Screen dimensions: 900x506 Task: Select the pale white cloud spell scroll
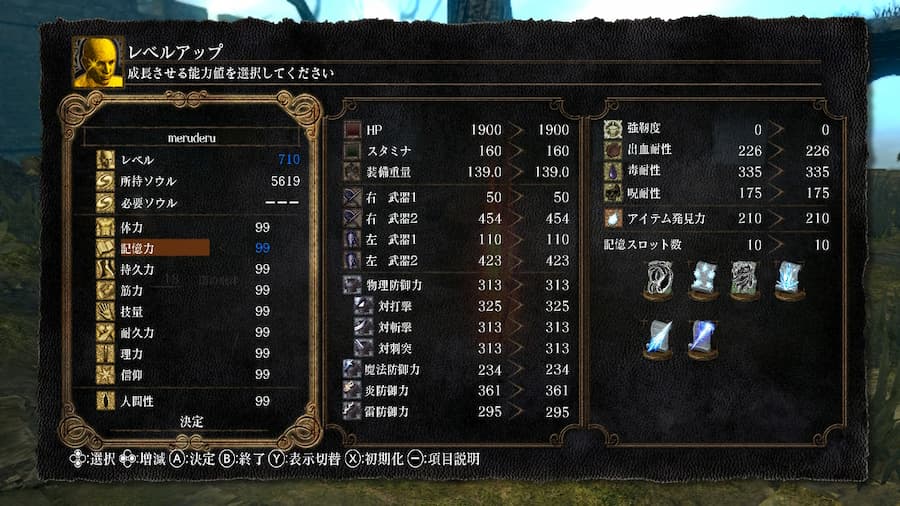(704, 279)
